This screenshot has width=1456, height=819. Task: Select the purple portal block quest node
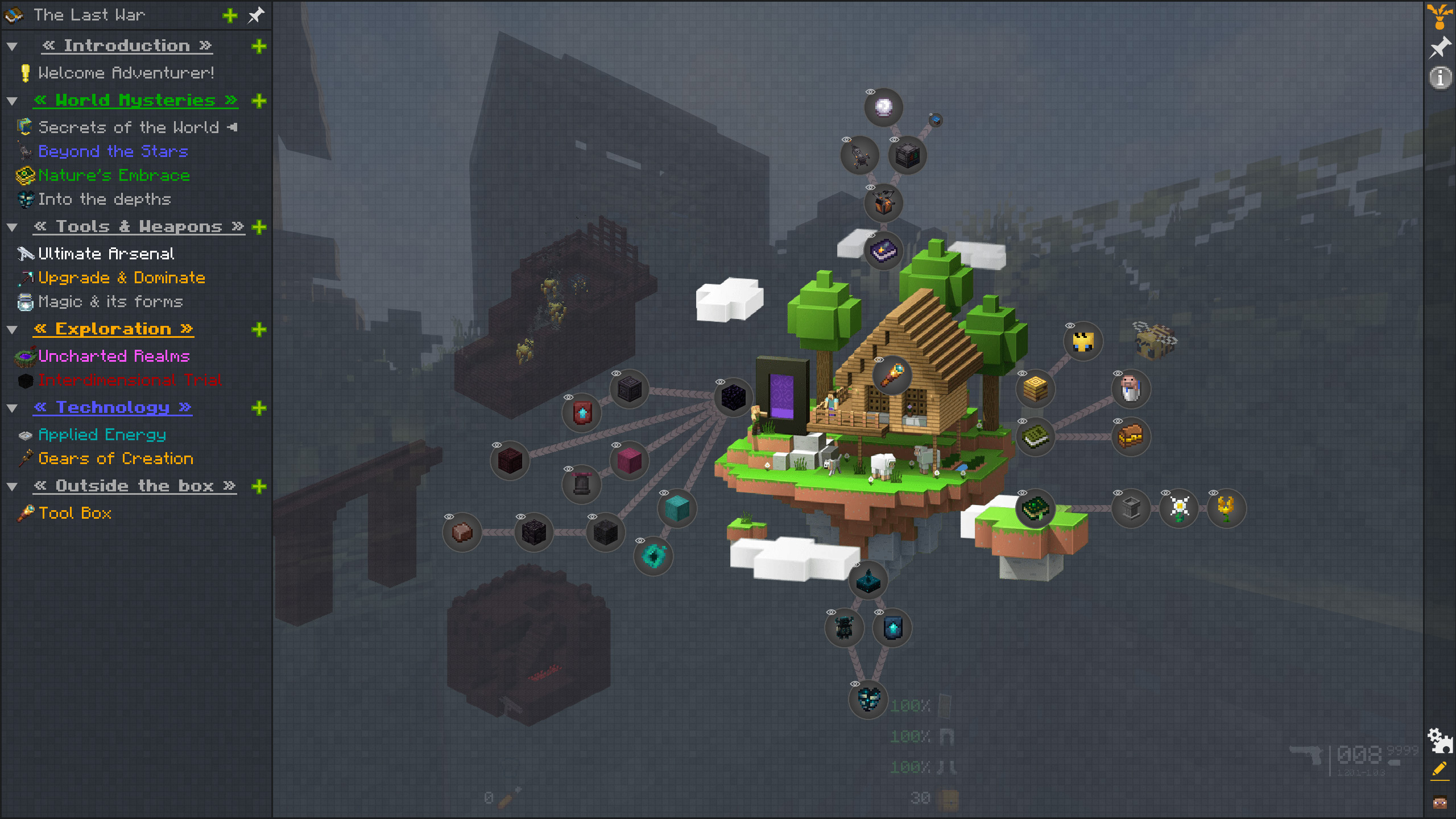733,397
